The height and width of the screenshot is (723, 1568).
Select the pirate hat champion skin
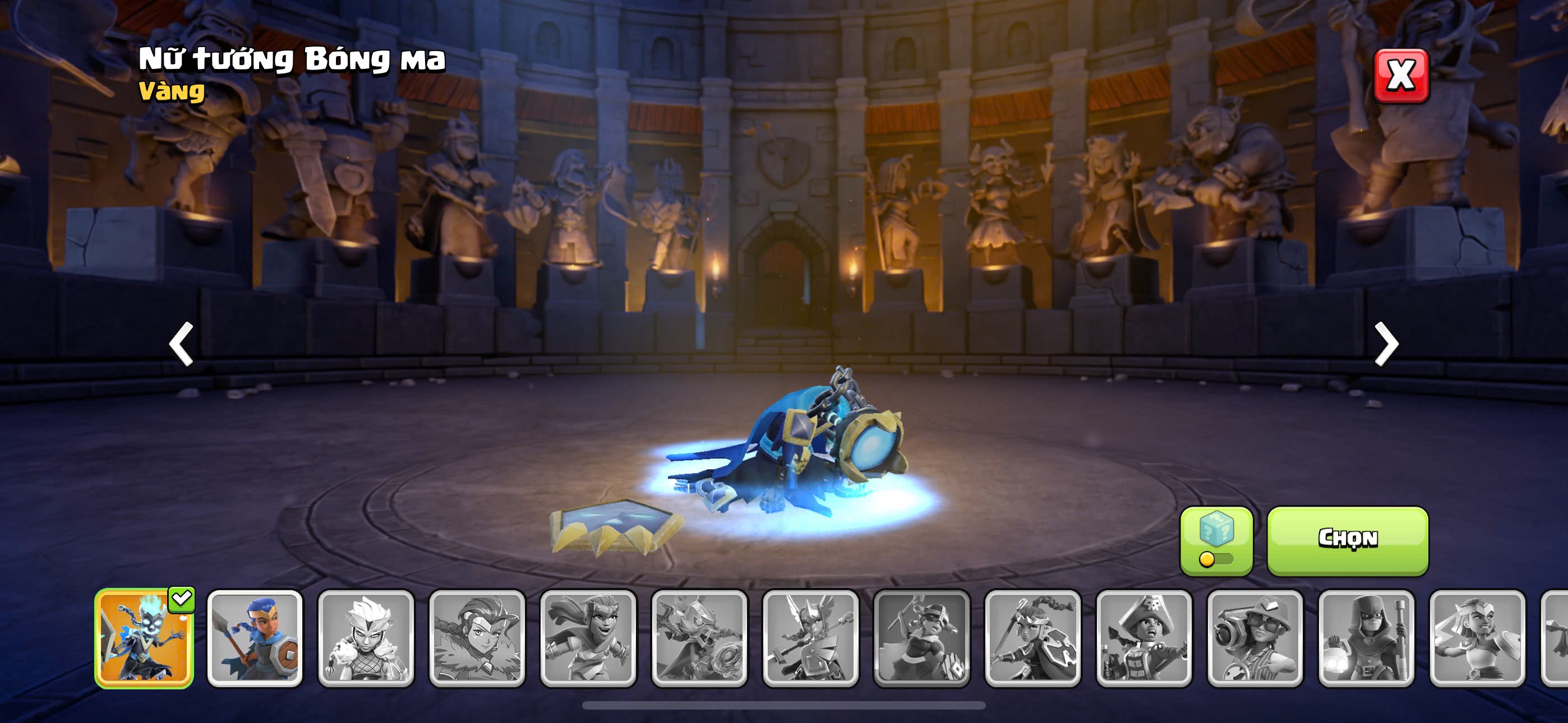(1145, 638)
